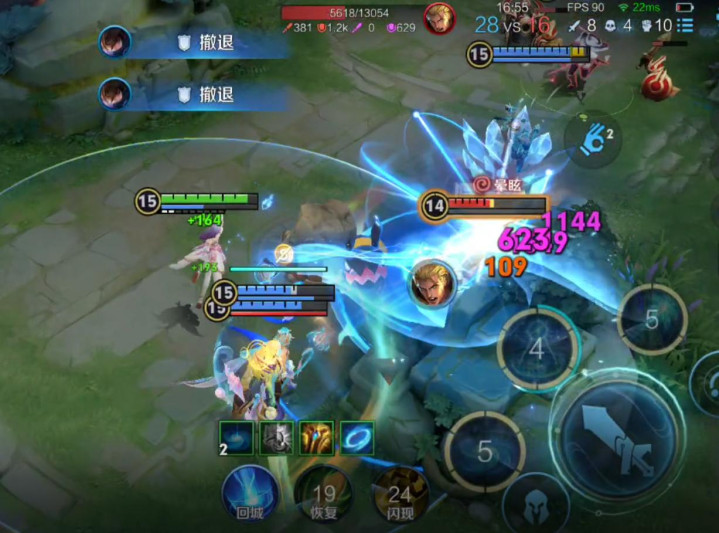Image resolution: width=719 pixels, height=533 pixels.
Task: Select the hero avatar beside the top health bar
Action: pyautogui.click(x=436, y=17)
